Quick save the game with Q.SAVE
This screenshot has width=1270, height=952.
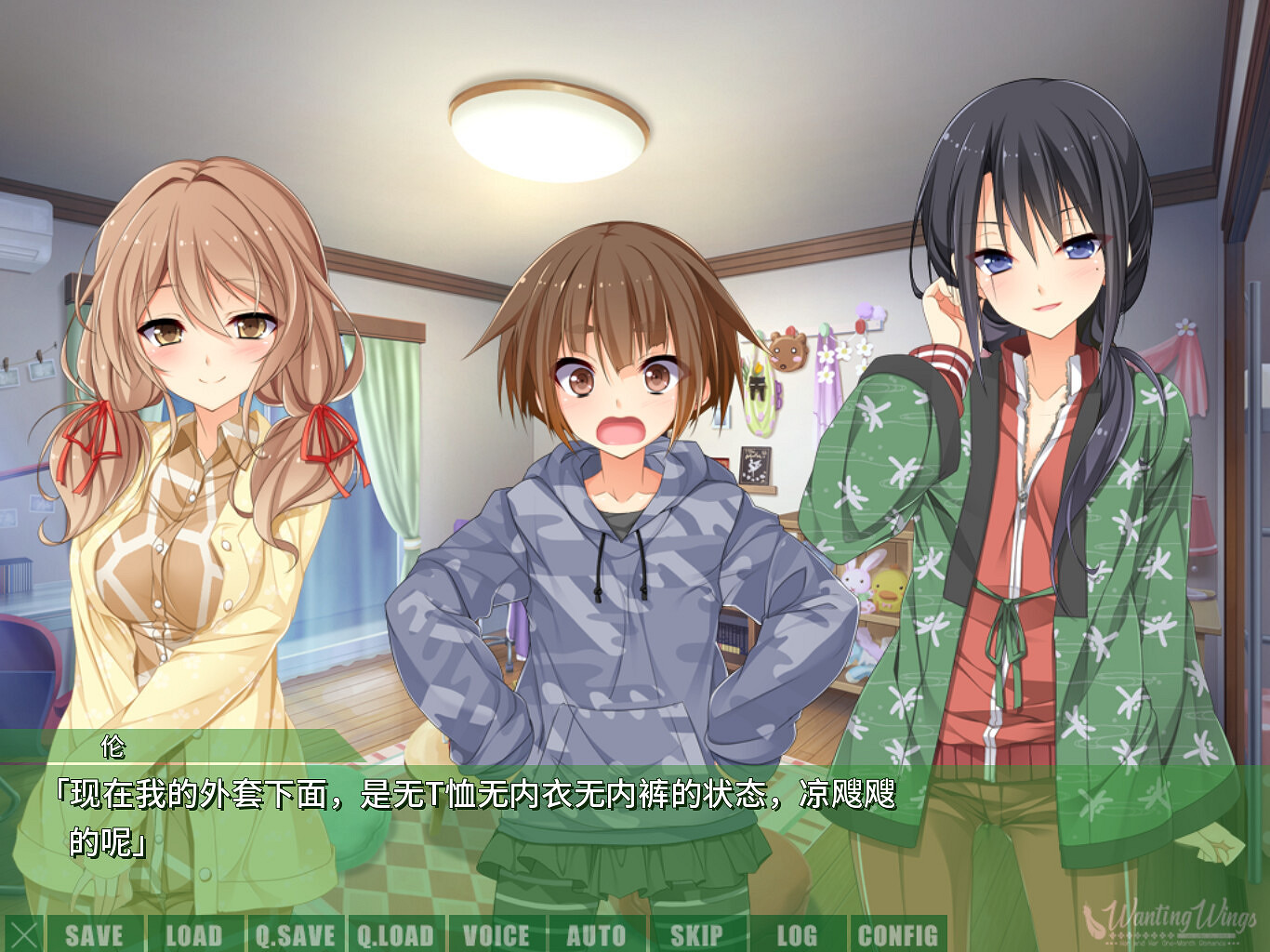click(296, 935)
